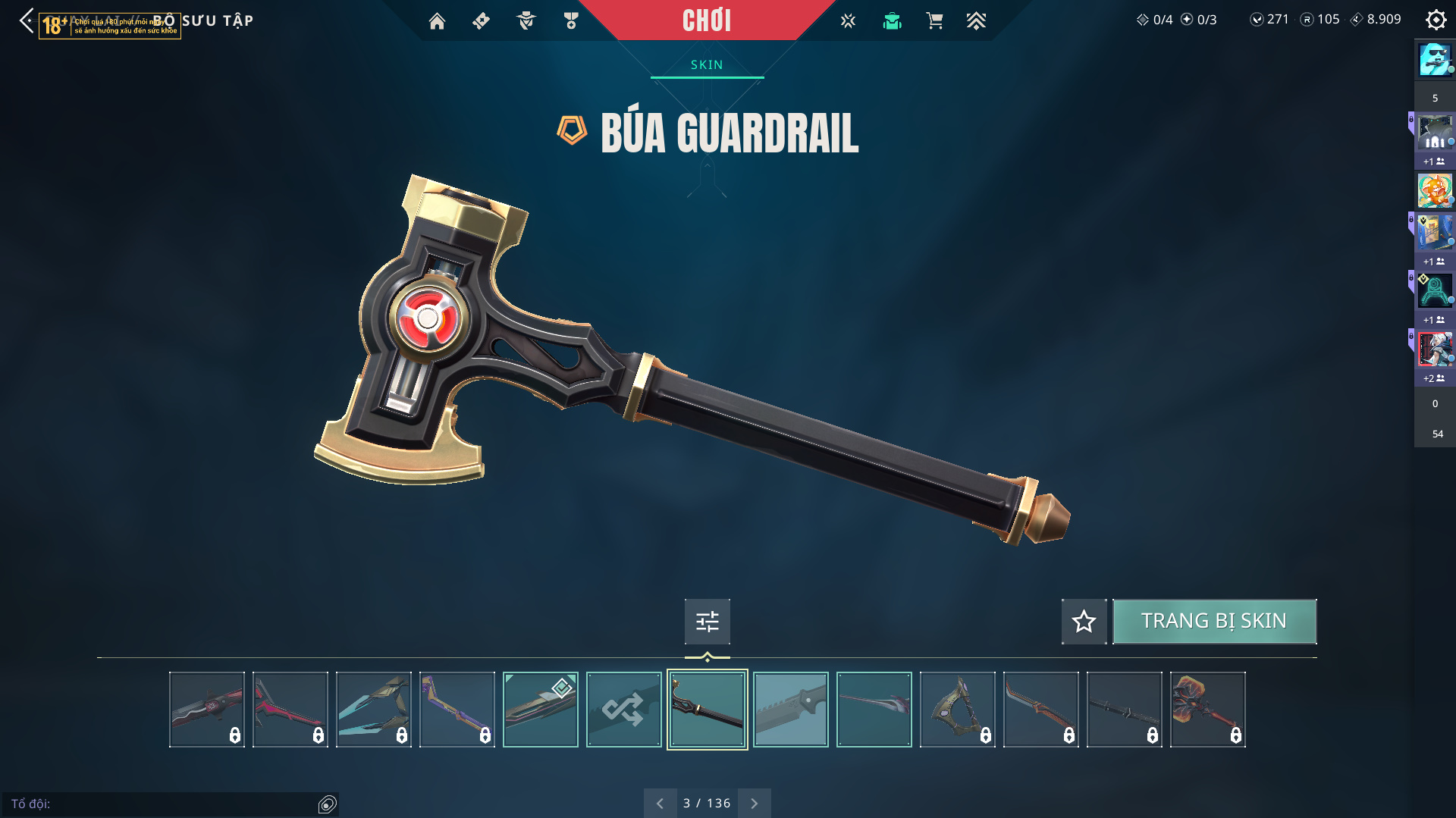This screenshot has height=818, width=1456.
Task: Mark this skin as favorite with star
Action: [x=1084, y=622]
